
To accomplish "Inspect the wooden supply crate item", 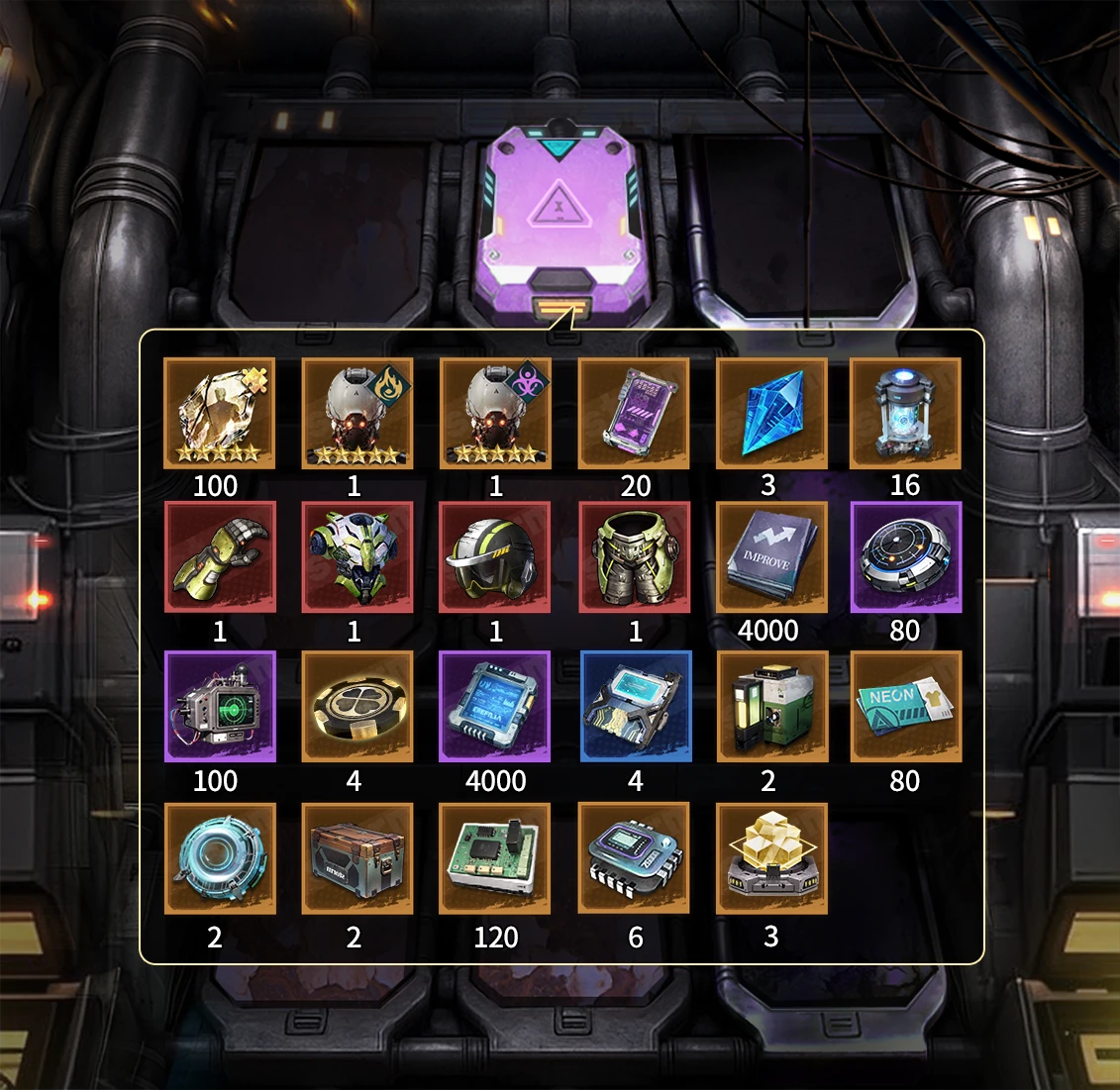I will 357,858.
